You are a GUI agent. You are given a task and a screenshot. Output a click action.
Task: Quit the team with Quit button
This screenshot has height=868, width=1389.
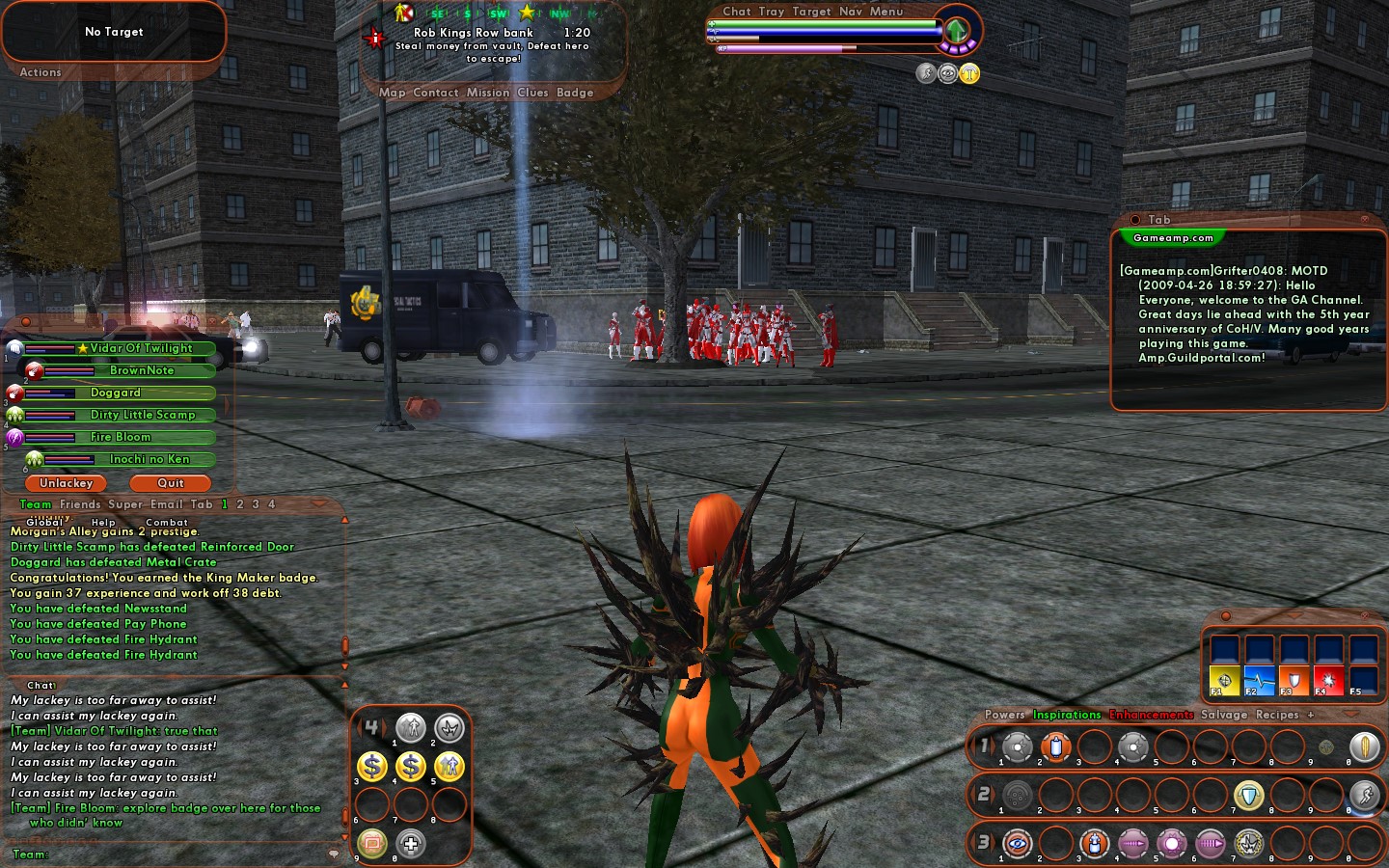pyautogui.click(x=171, y=483)
